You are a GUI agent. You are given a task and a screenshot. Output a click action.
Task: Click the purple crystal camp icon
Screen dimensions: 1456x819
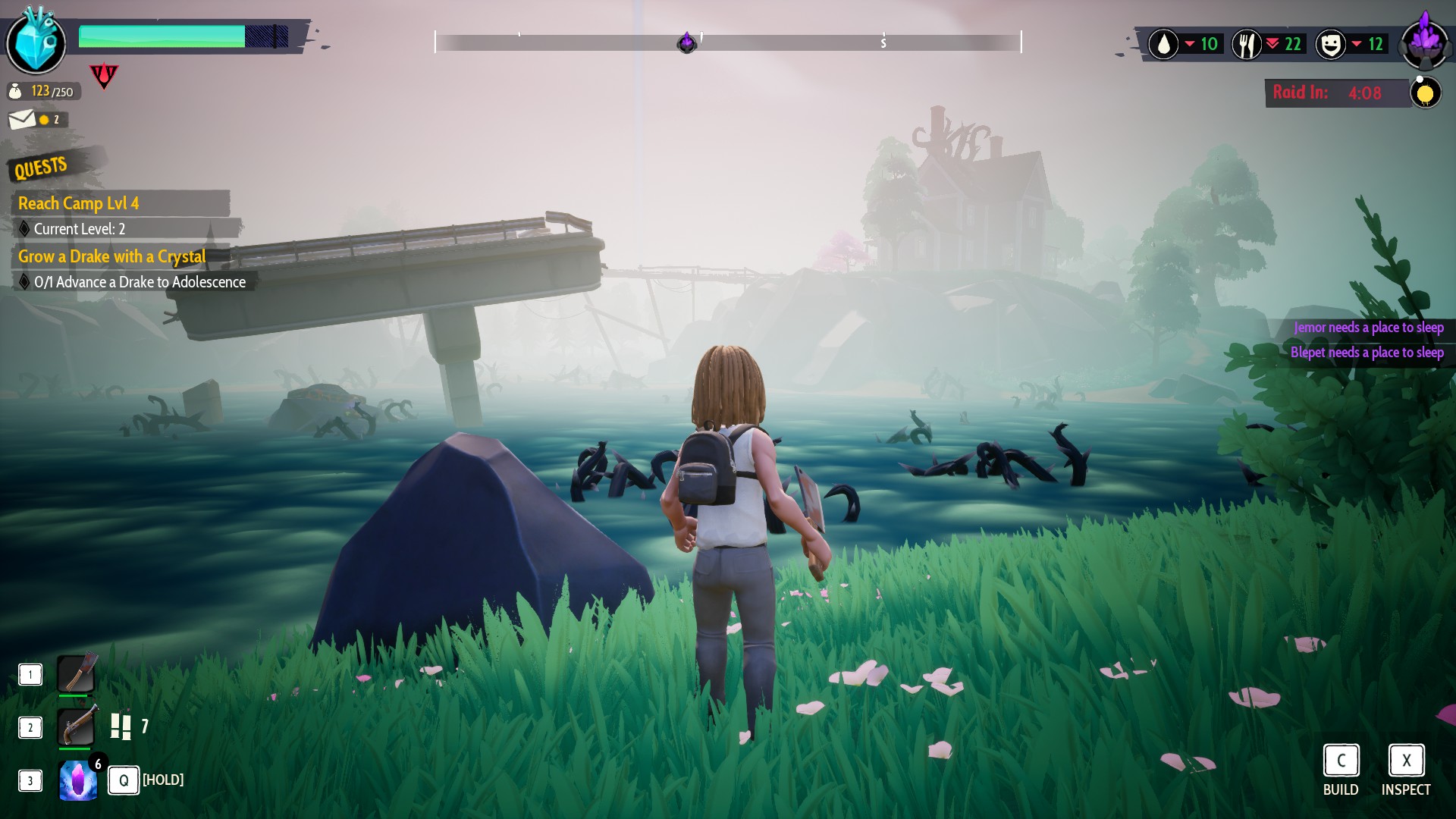(1423, 42)
